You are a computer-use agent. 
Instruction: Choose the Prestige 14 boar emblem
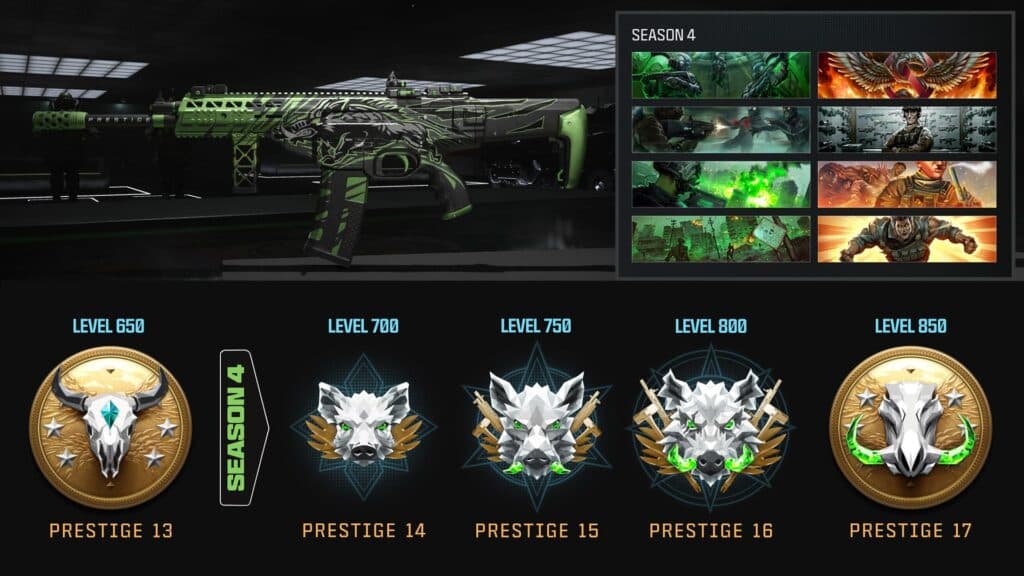(x=363, y=424)
